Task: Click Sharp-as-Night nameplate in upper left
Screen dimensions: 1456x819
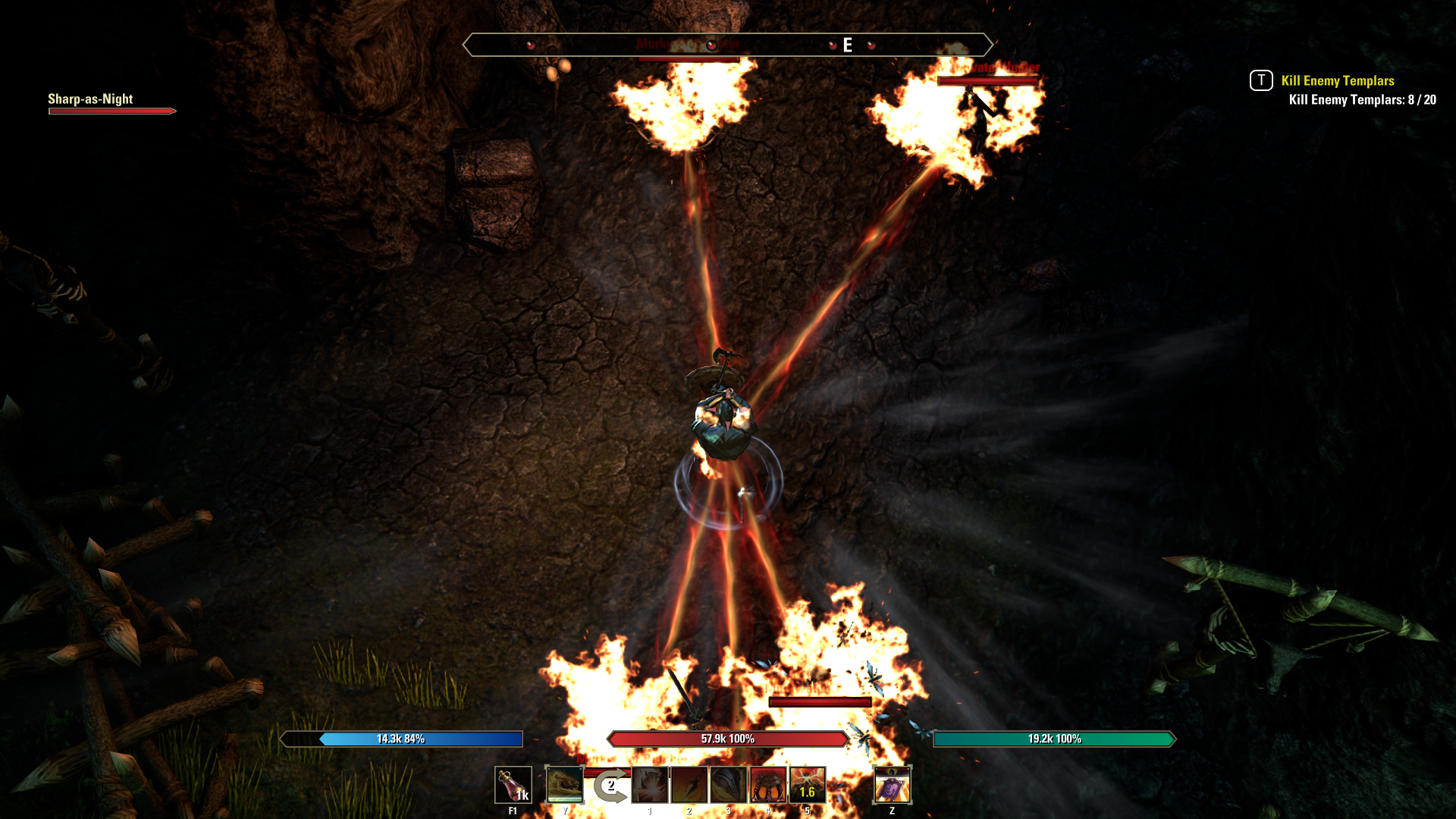Action: (90, 99)
